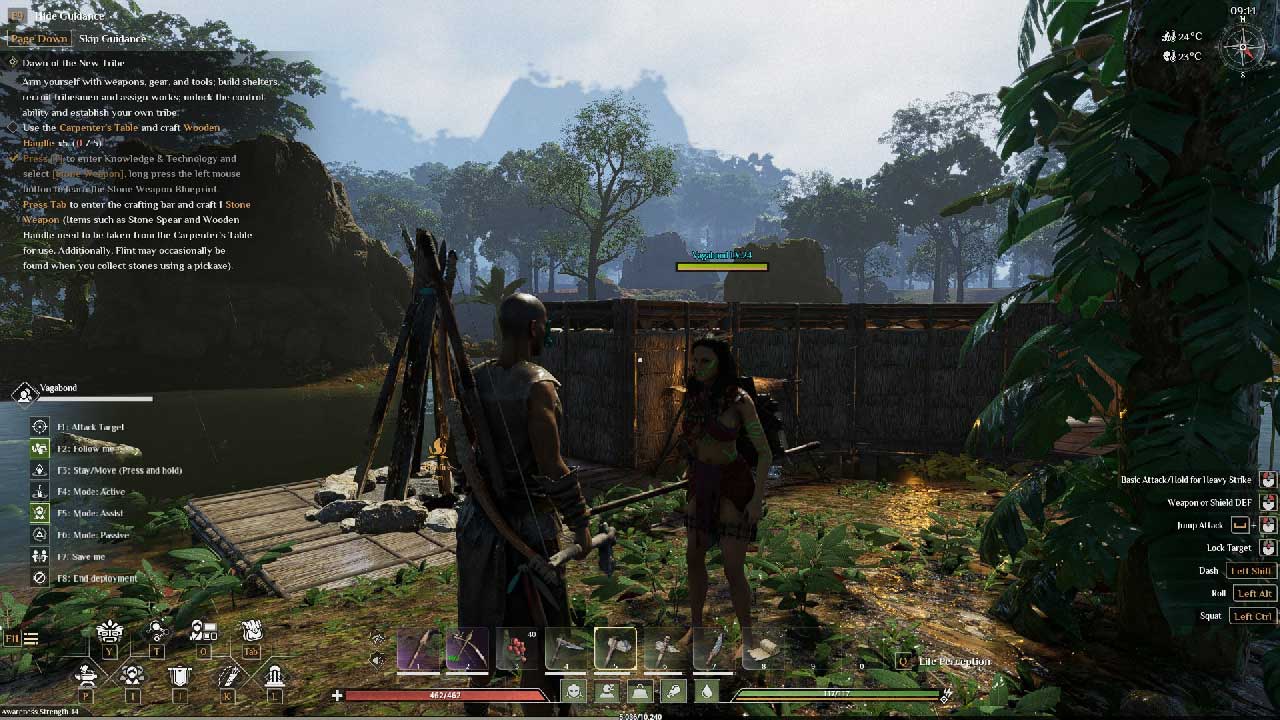
Task: Select the Vagabond companion portrait
Action: click(x=24, y=394)
